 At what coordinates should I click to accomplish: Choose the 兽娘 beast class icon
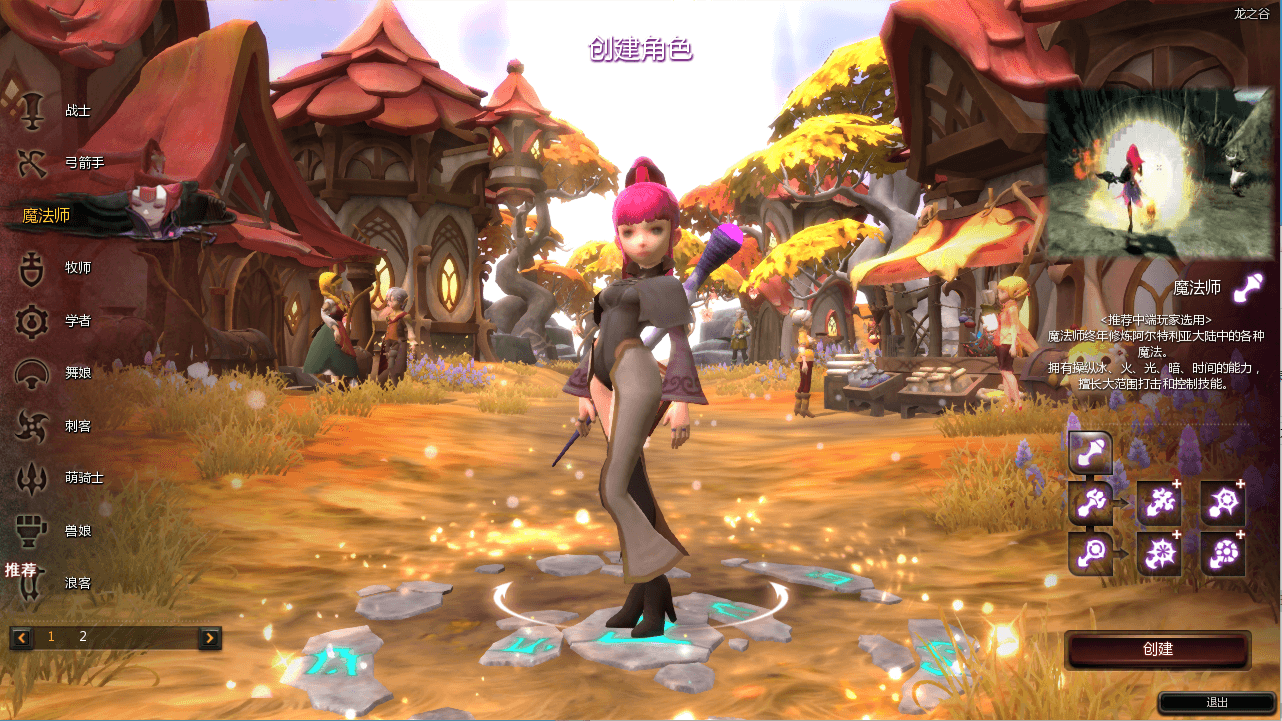(30, 530)
